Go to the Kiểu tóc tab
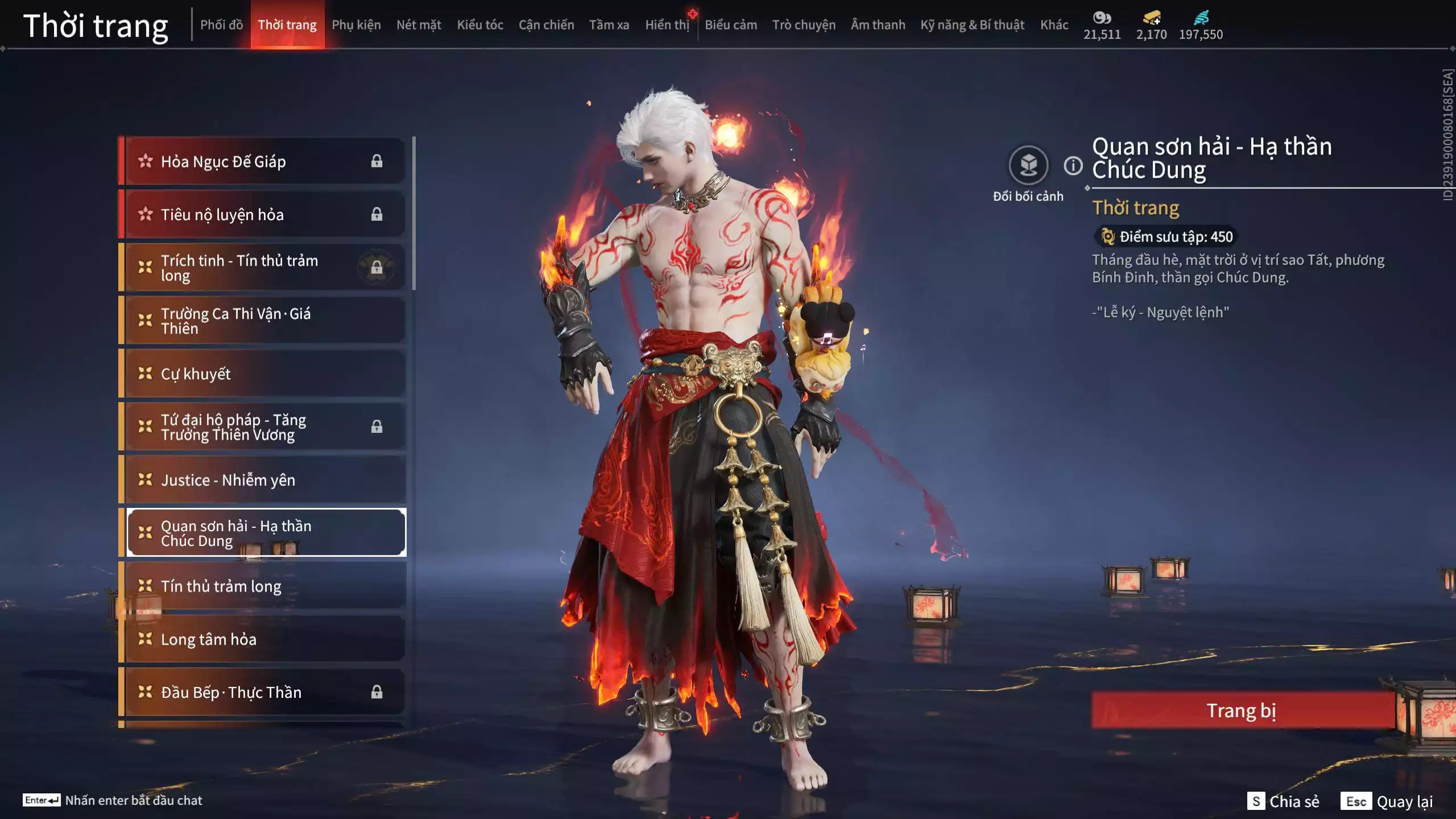The image size is (1456, 819). 480,25
